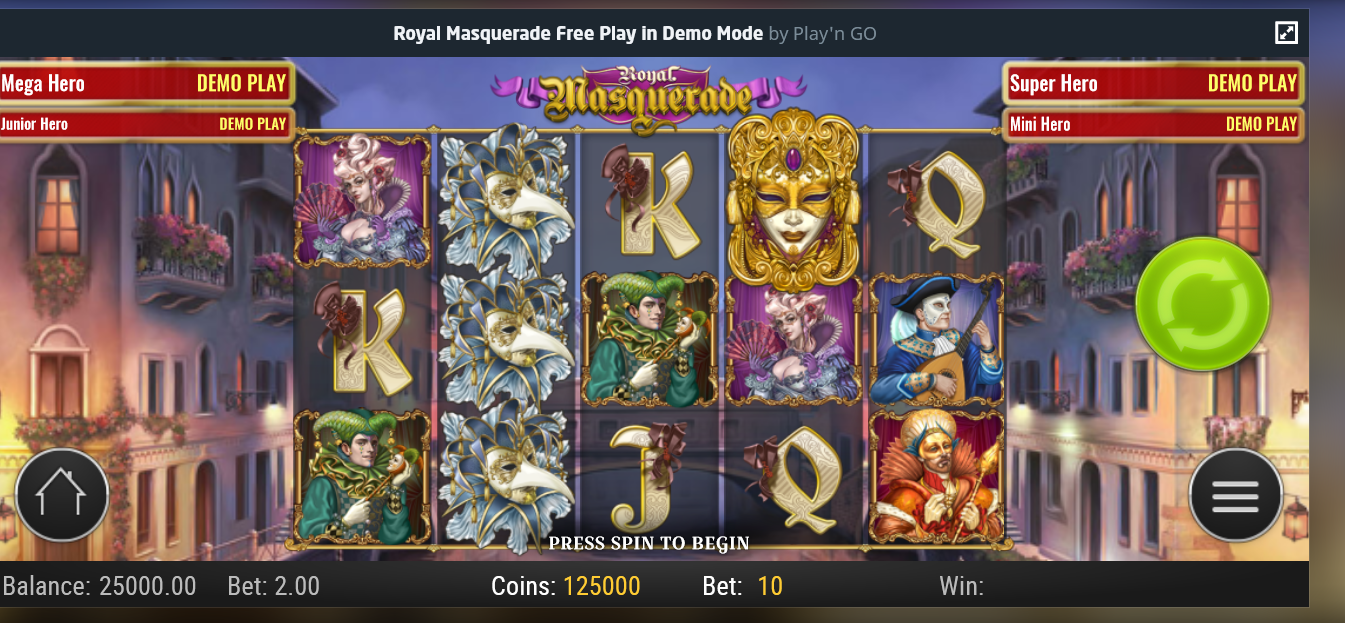Select the Mini Hero jackpot banner

[1153, 124]
